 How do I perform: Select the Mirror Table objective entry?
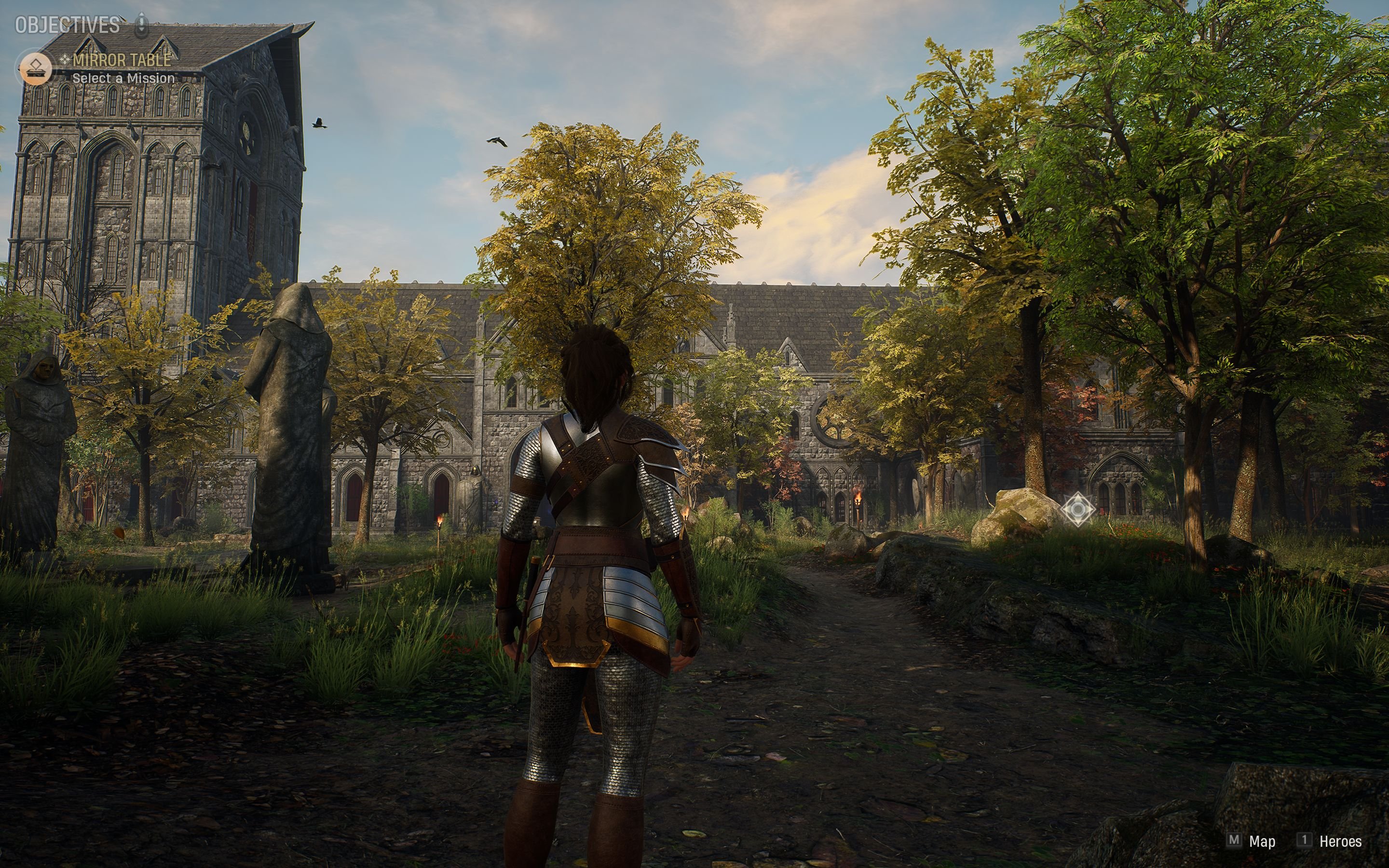[x=122, y=60]
